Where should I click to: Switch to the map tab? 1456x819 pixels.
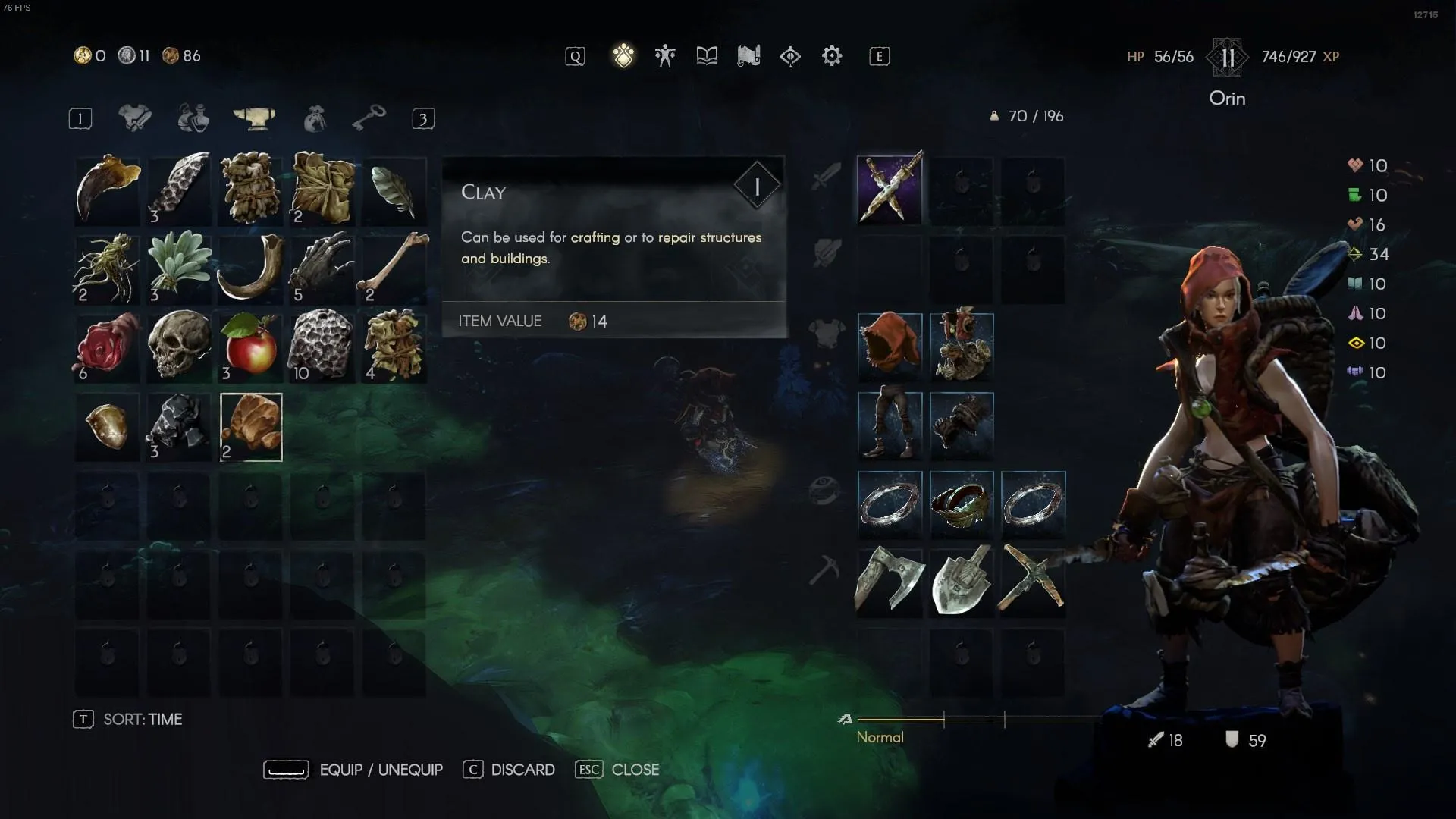pyautogui.click(x=748, y=56)
